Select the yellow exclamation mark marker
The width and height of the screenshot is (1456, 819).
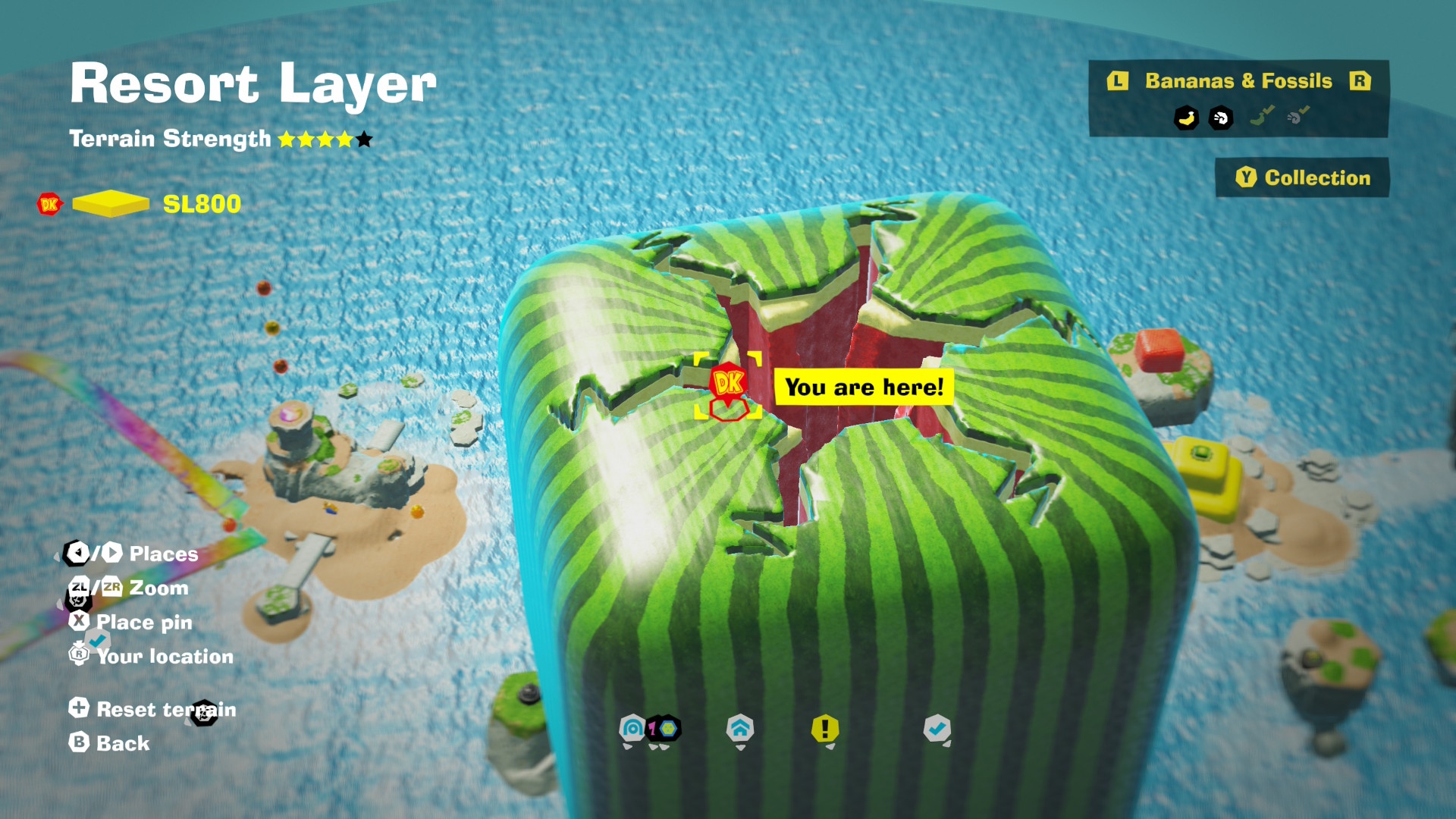pyautogui.click(x=825, y=730)
